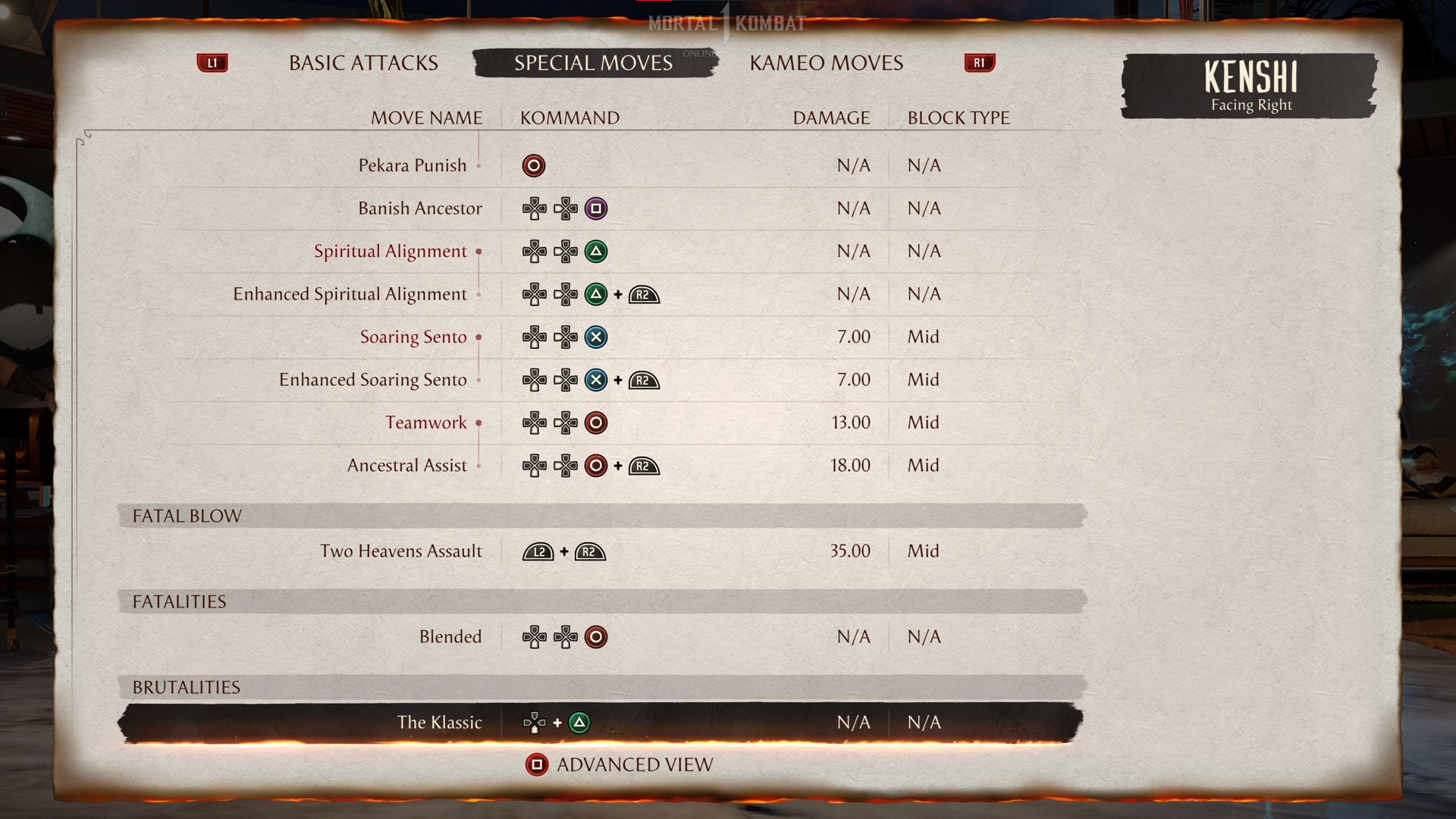1456x819 pixels.
Task: Select the circle button icon for Pekara Punish
Action: click(533, 165)
